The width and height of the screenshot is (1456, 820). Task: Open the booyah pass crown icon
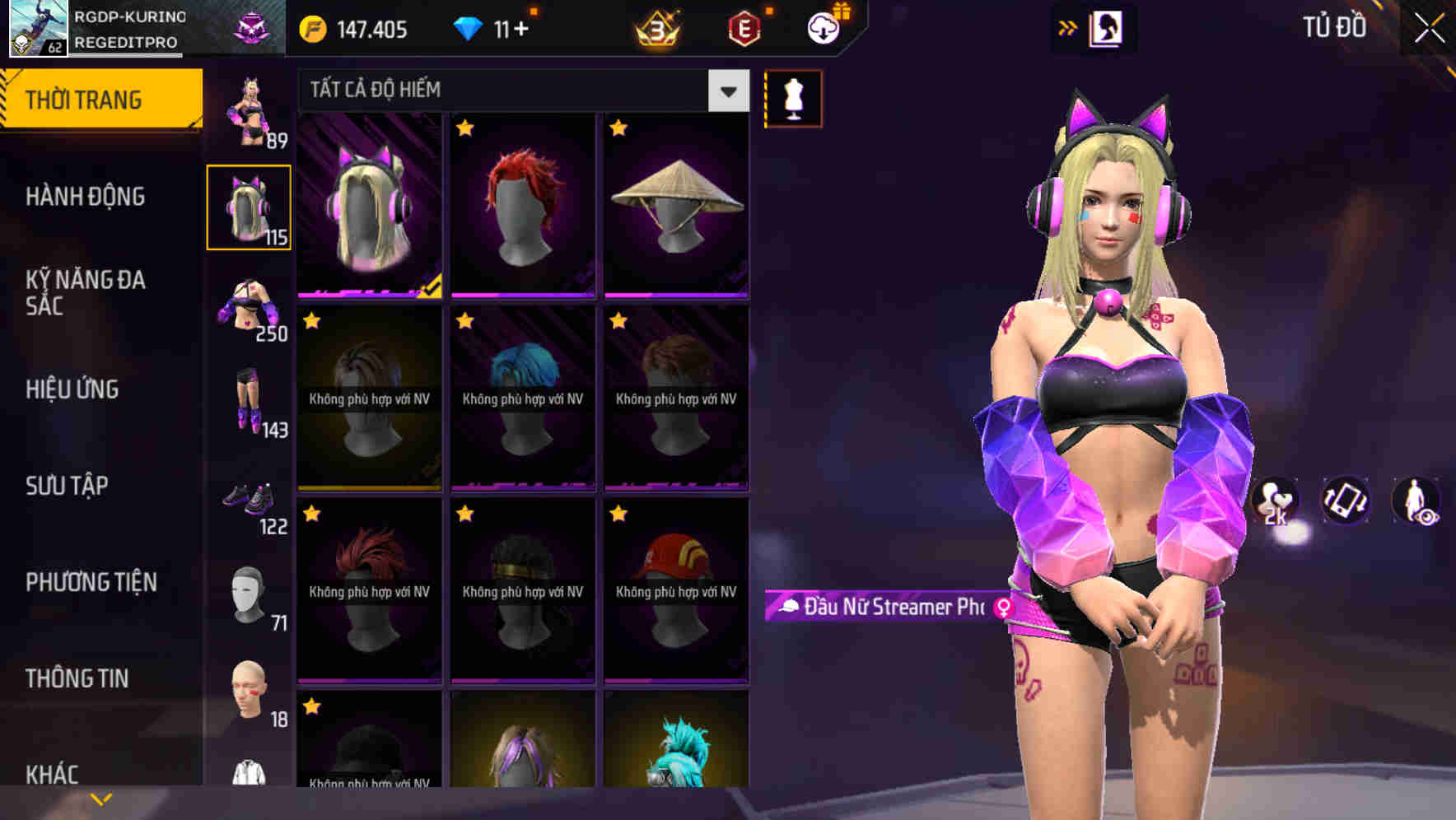[656, 29]
